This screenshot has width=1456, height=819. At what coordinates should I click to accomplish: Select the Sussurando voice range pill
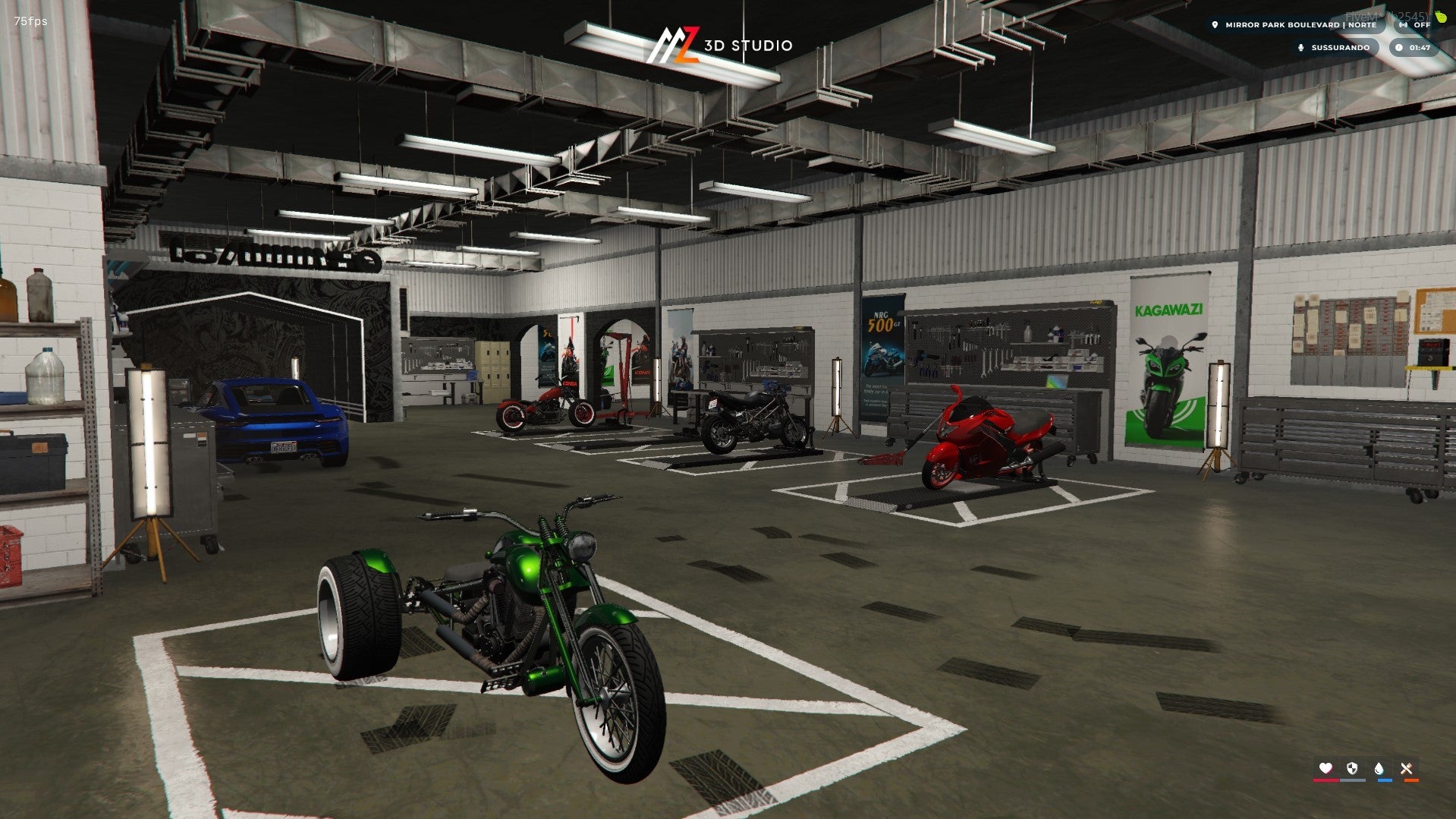tap(1335, 48)
